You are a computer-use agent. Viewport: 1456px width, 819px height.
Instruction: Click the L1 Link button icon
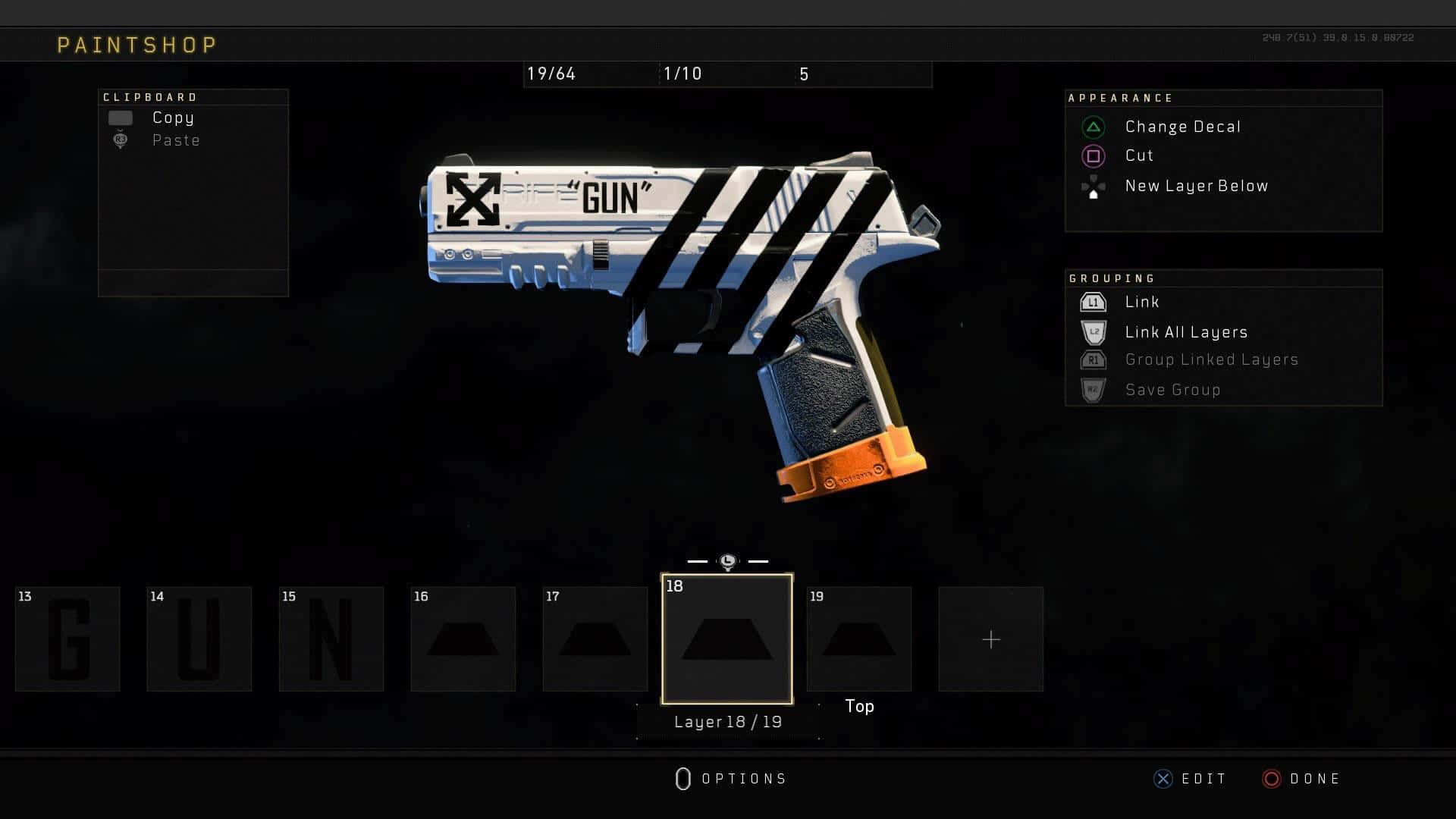coord(1092,302)
